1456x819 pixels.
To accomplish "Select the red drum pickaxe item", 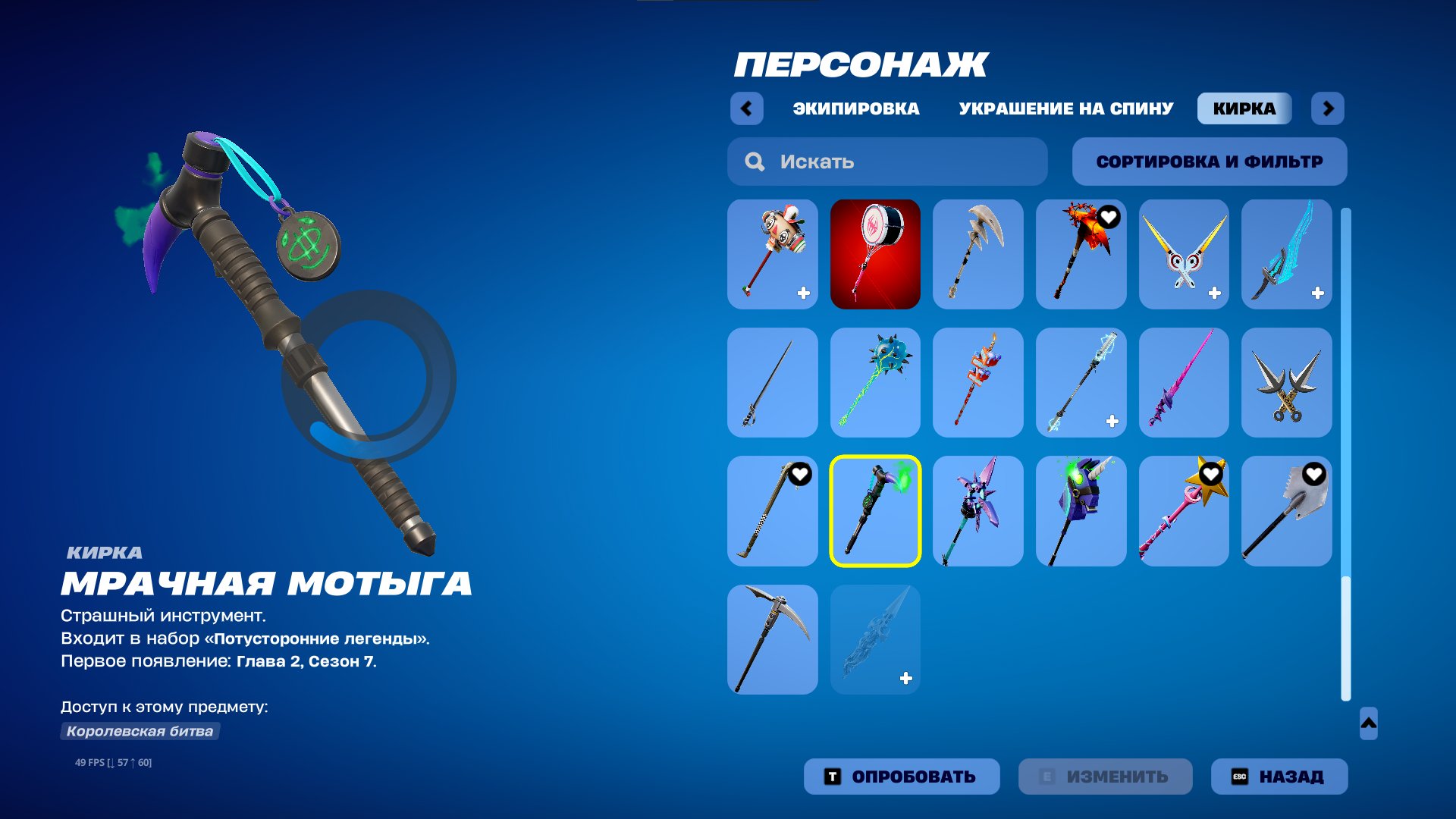I will [x=874, y=254].
